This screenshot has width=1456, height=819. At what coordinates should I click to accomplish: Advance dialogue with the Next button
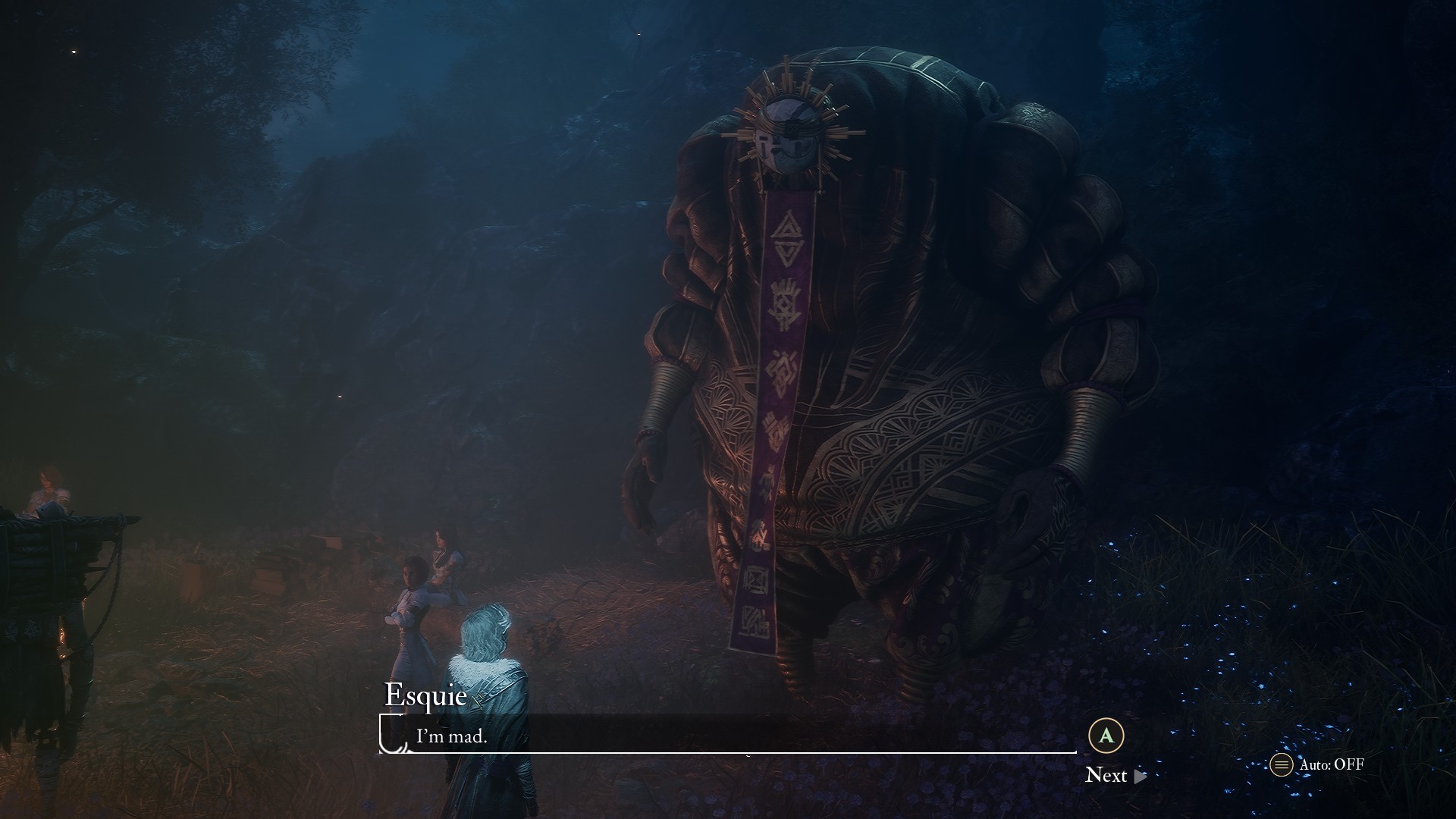pos(1115,775)
